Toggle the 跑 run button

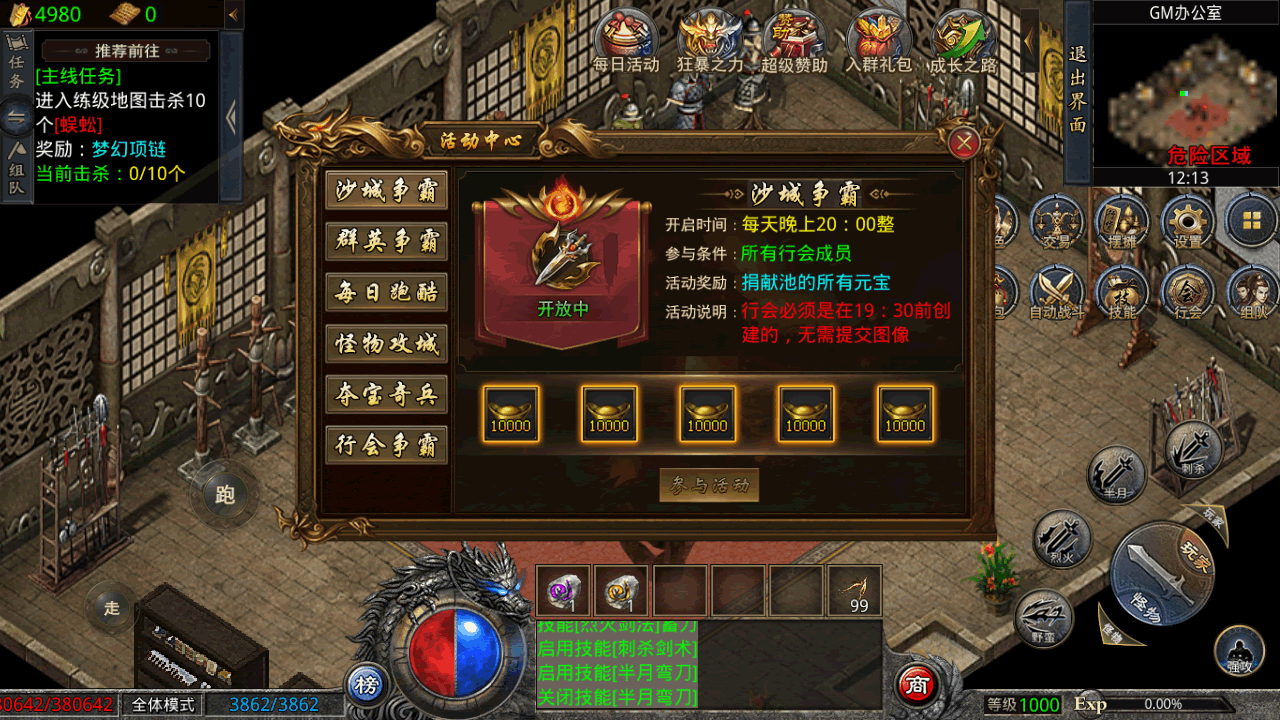225,494
